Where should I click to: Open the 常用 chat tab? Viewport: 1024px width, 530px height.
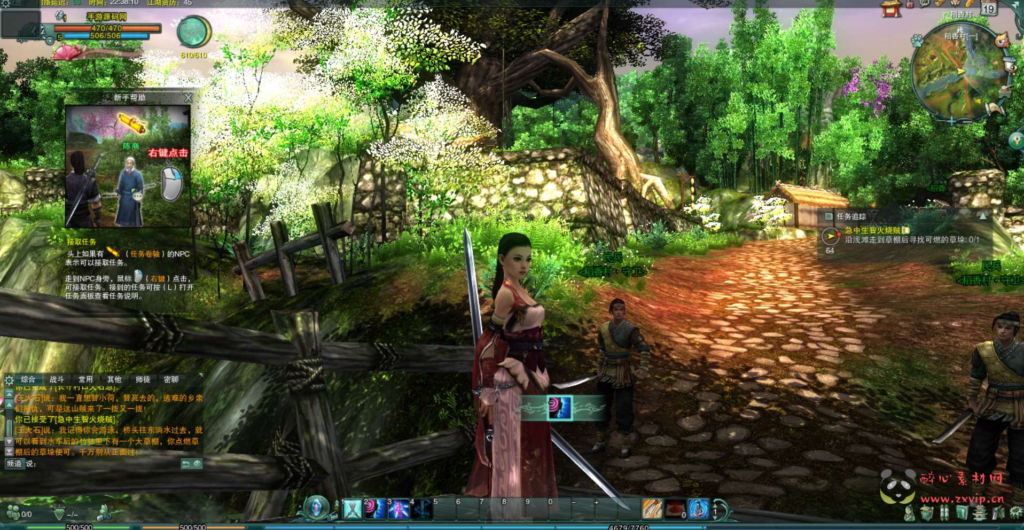tap(86, 380)
